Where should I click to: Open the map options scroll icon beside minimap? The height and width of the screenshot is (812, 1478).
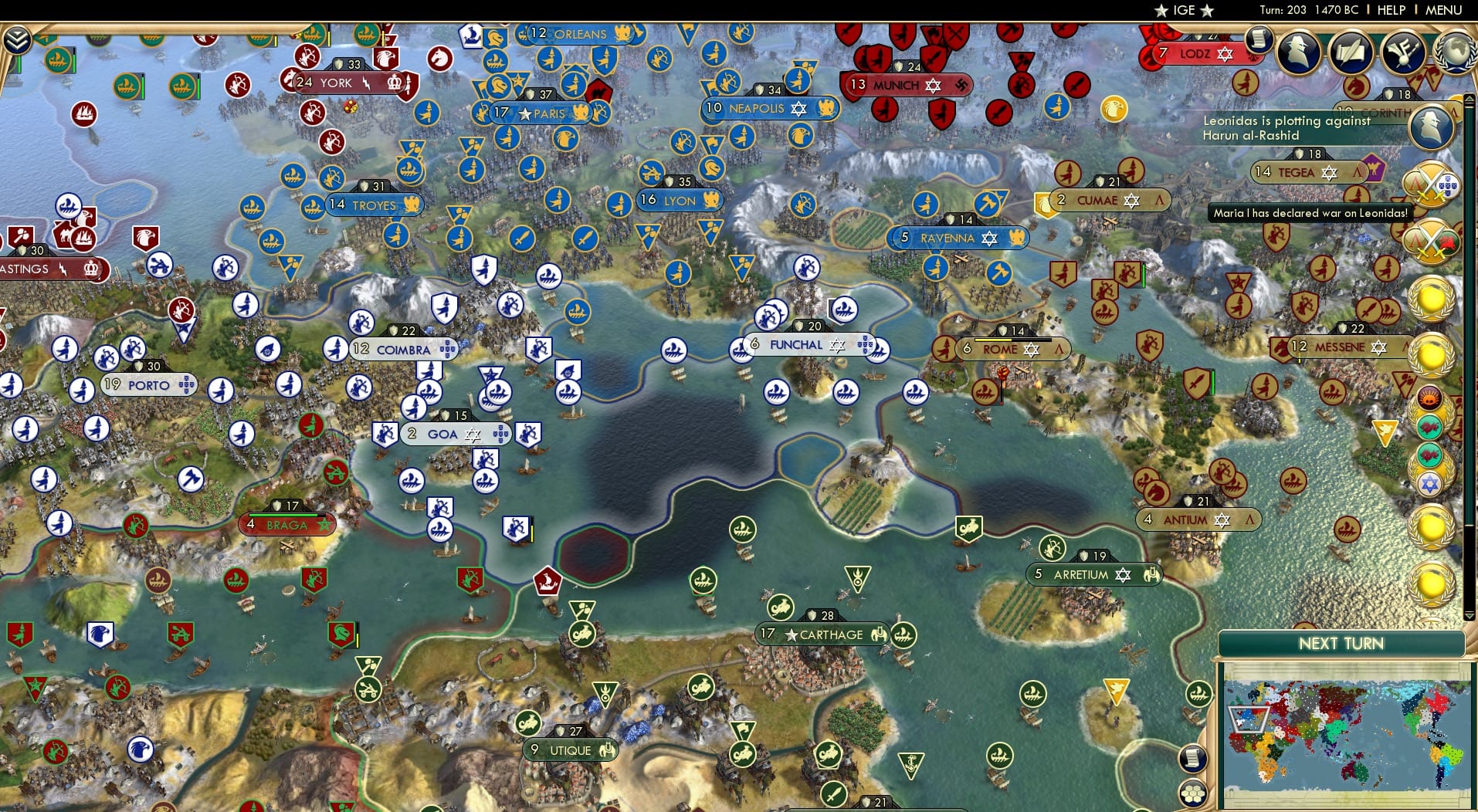[x=1192, y=759]
